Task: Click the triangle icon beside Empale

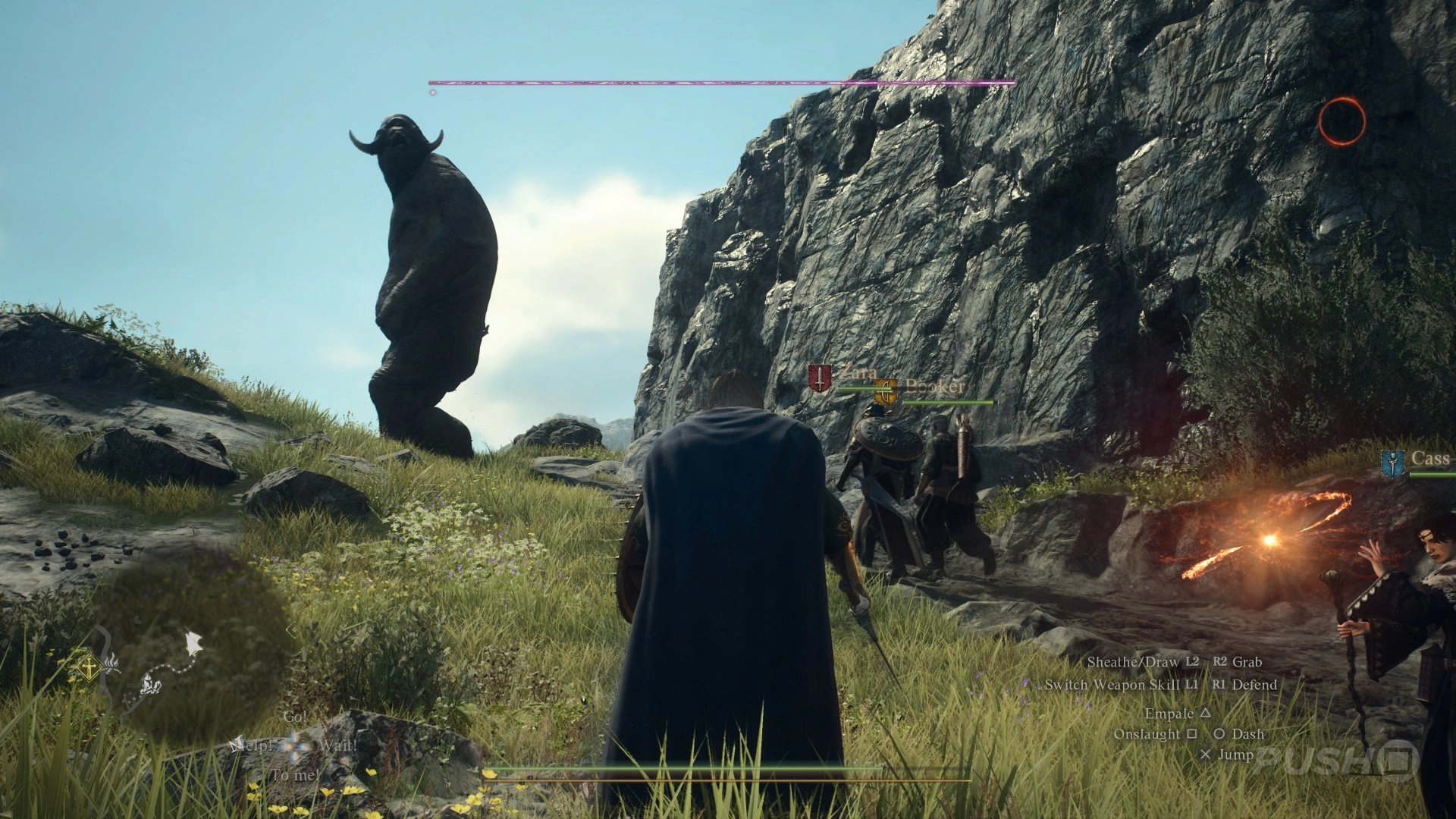Action: tap(1206, 713)
